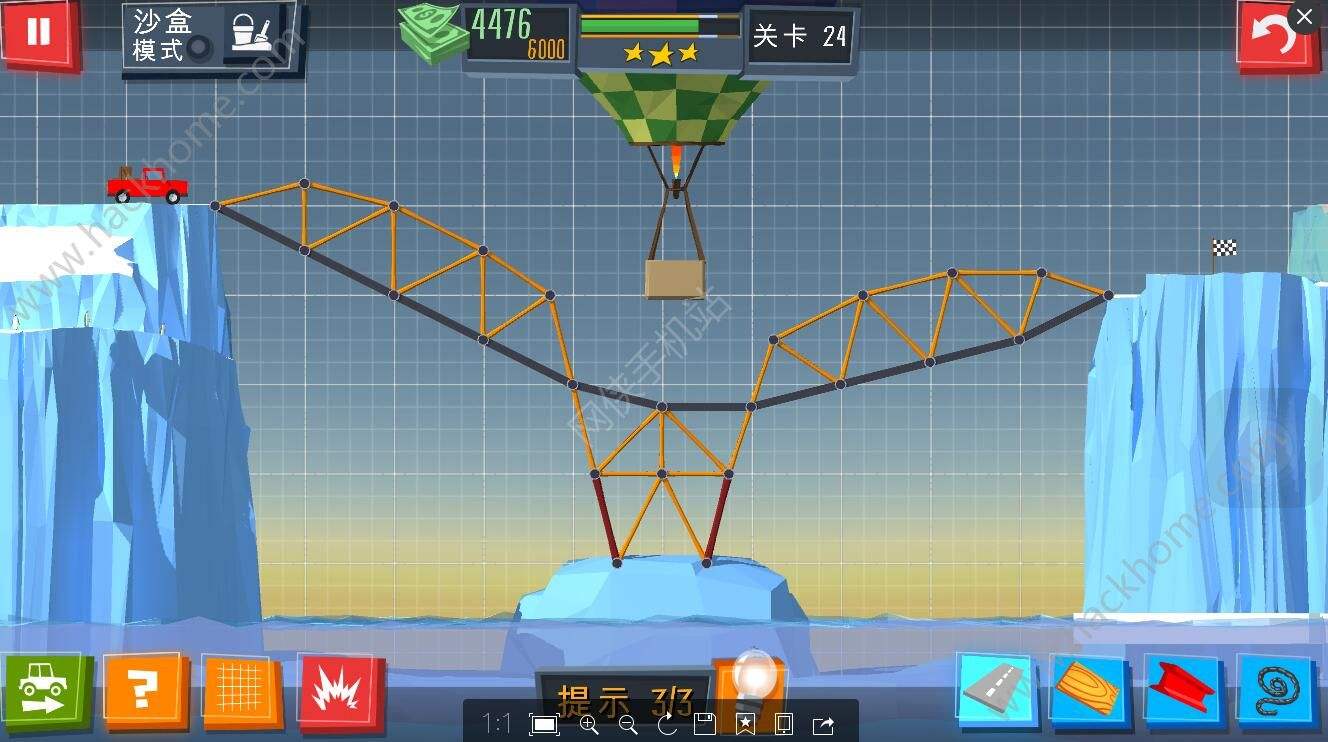Zoom out with the magnifier minus icon

(627, 725)
